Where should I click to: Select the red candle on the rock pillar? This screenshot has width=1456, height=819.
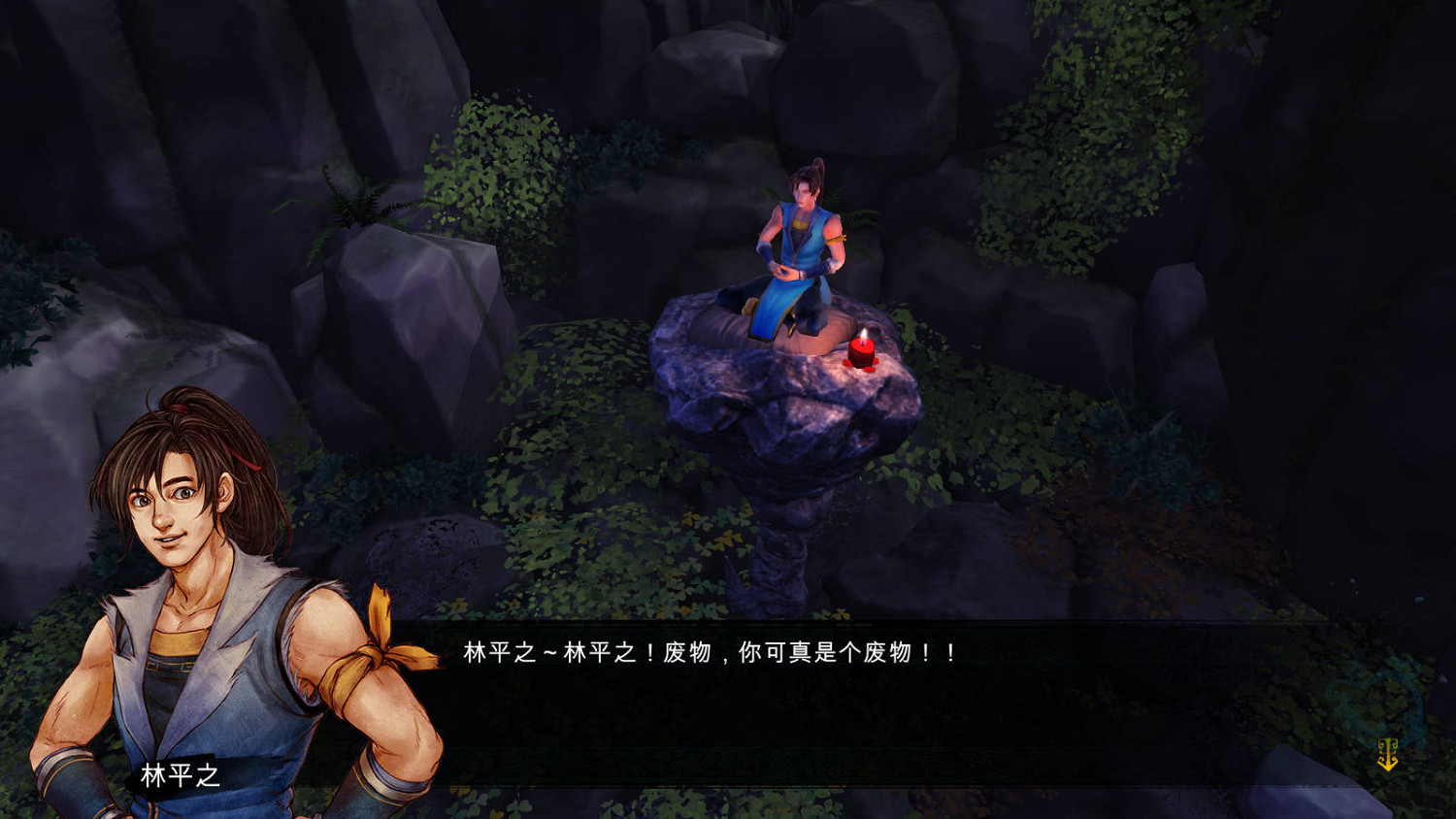tap(863, 354)
